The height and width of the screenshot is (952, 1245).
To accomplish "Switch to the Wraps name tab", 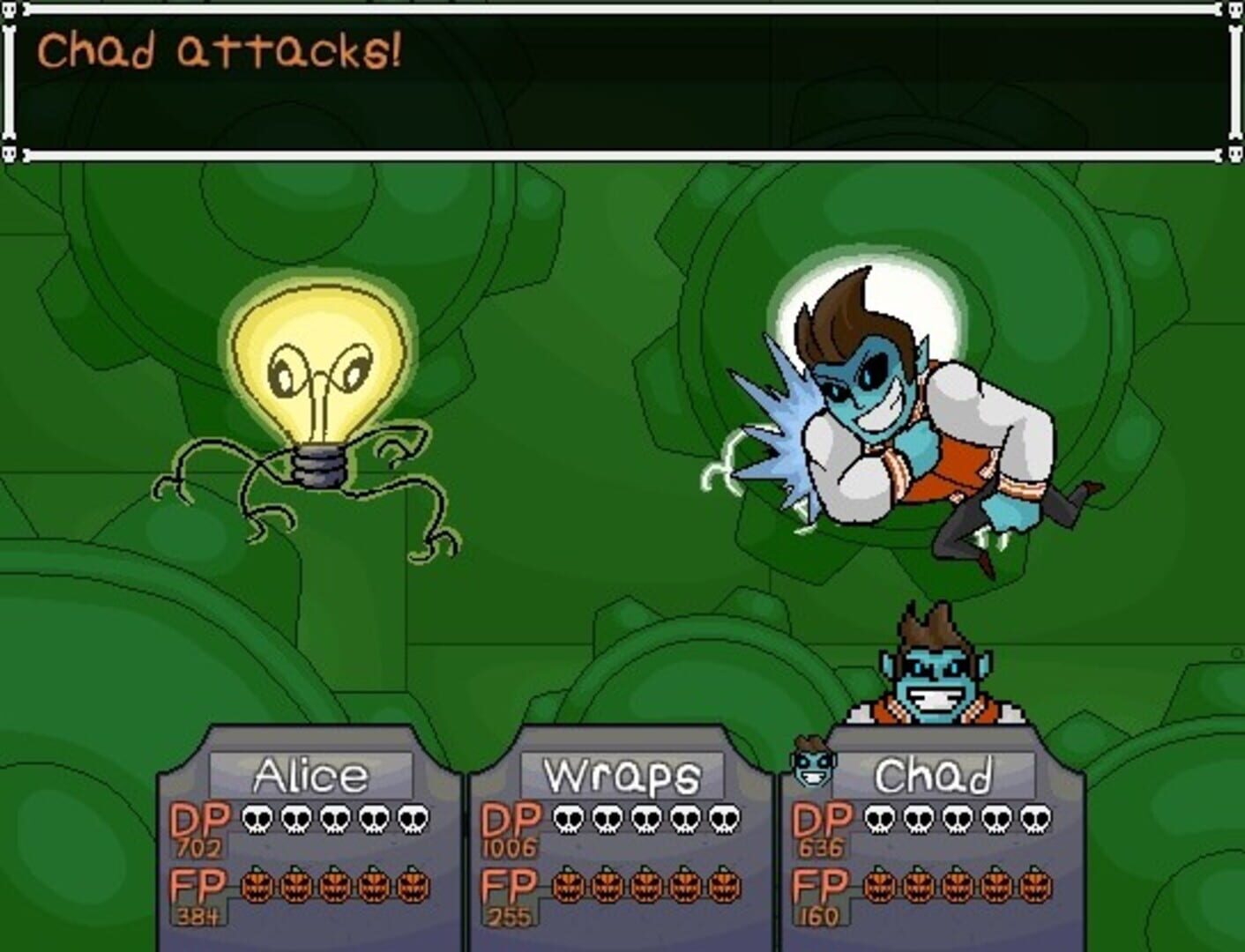I will [x=623, y=774].
